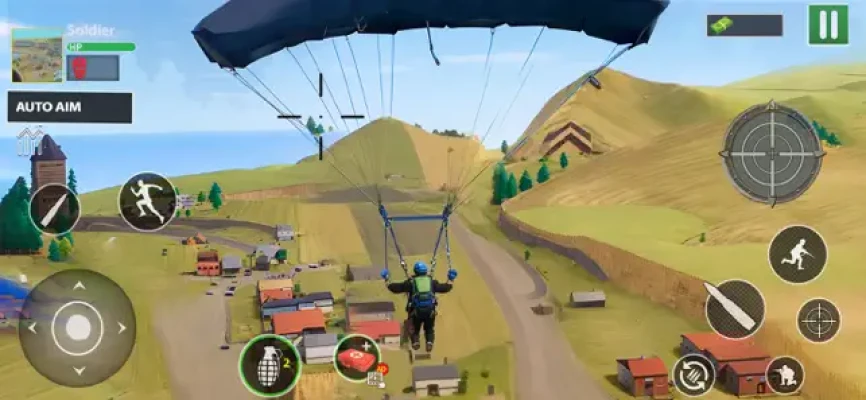Fire using the large bullet button
The image size is (866, 400).
click(x=735, y=308)
